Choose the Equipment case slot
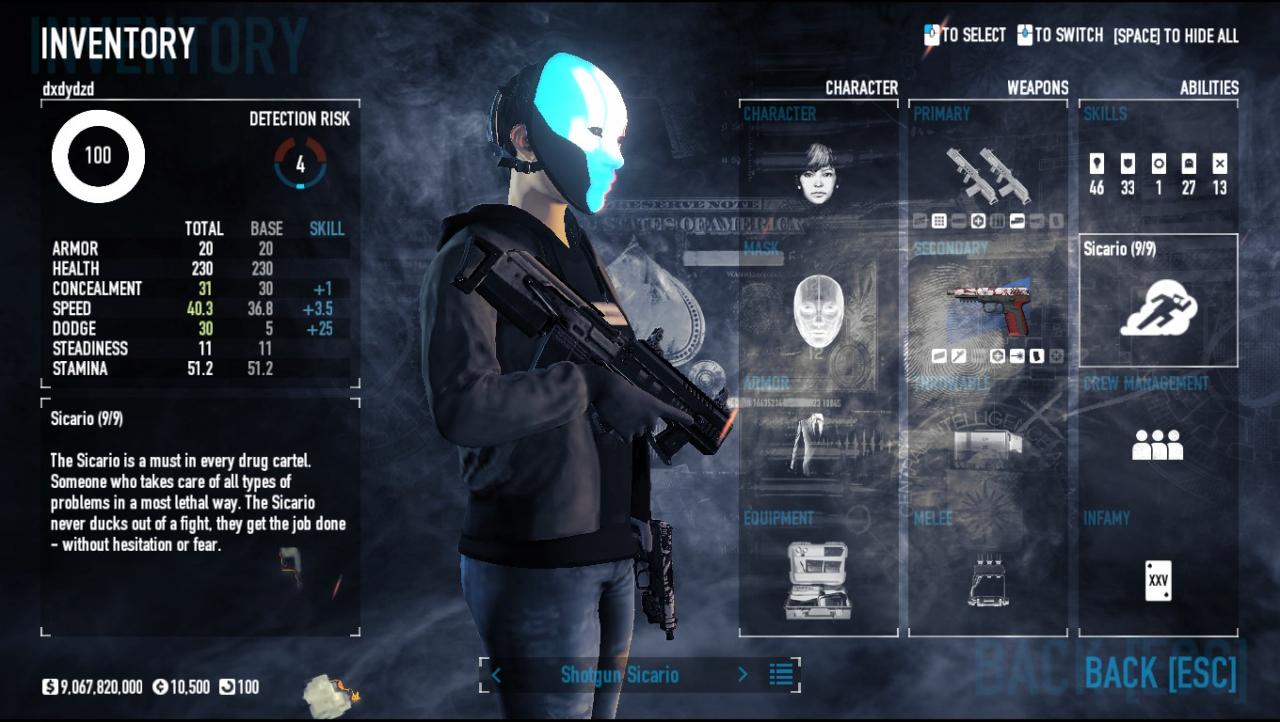This screenshot has height=722, width=1280. pos(818,580)
